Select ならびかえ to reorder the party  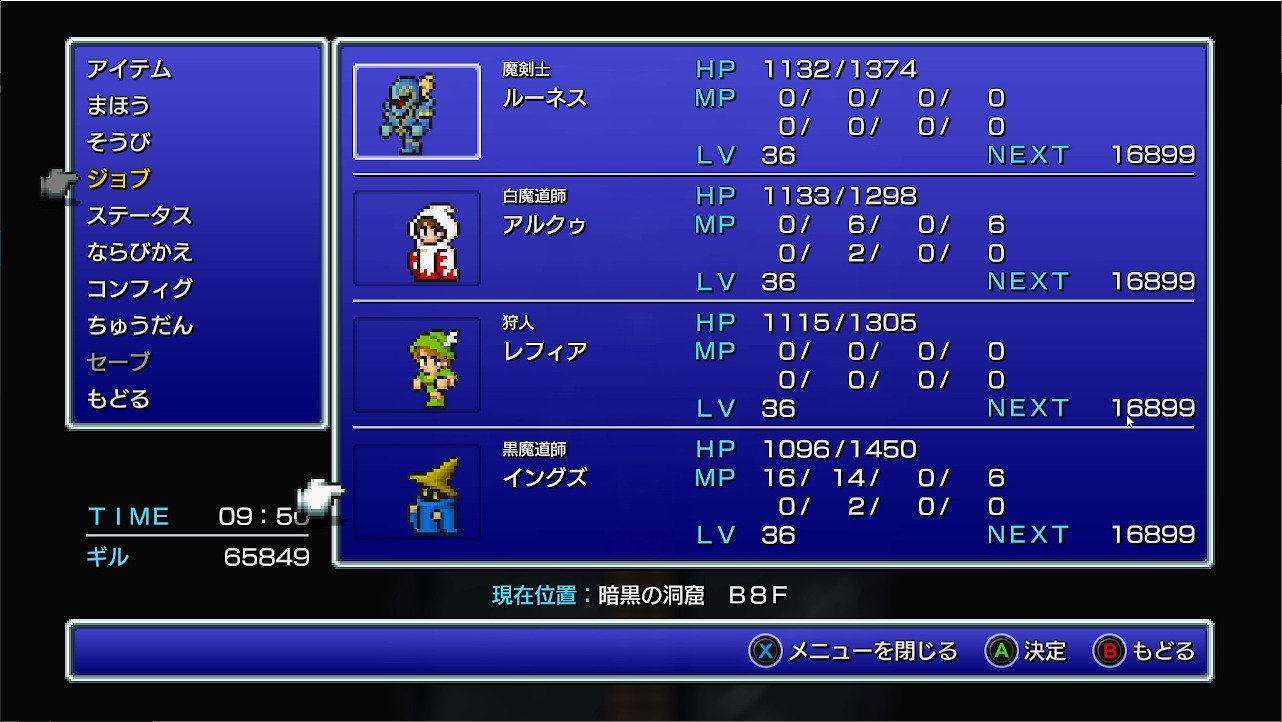pyautogui.click(x=140, y=253)
